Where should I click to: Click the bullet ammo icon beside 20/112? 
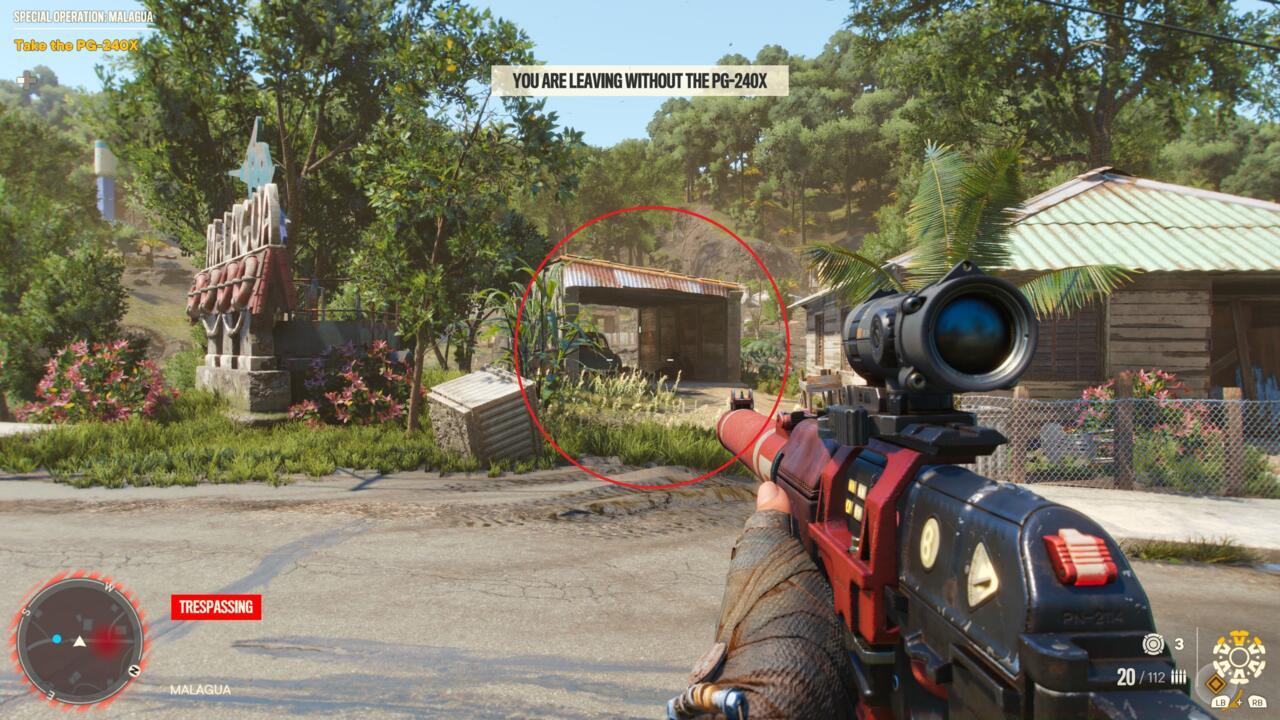1178,676
